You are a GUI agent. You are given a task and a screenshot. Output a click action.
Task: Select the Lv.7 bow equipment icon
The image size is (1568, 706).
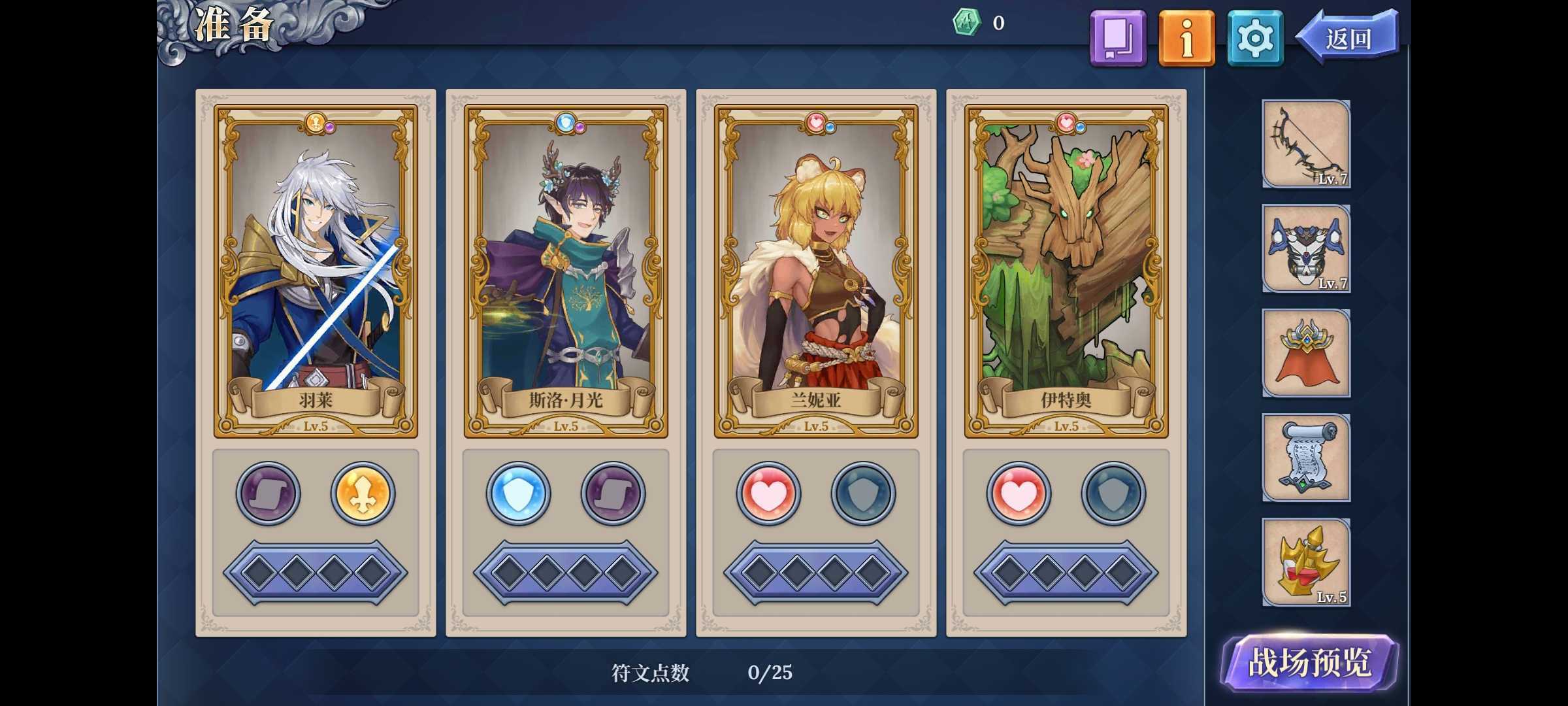click(1306, 144)
